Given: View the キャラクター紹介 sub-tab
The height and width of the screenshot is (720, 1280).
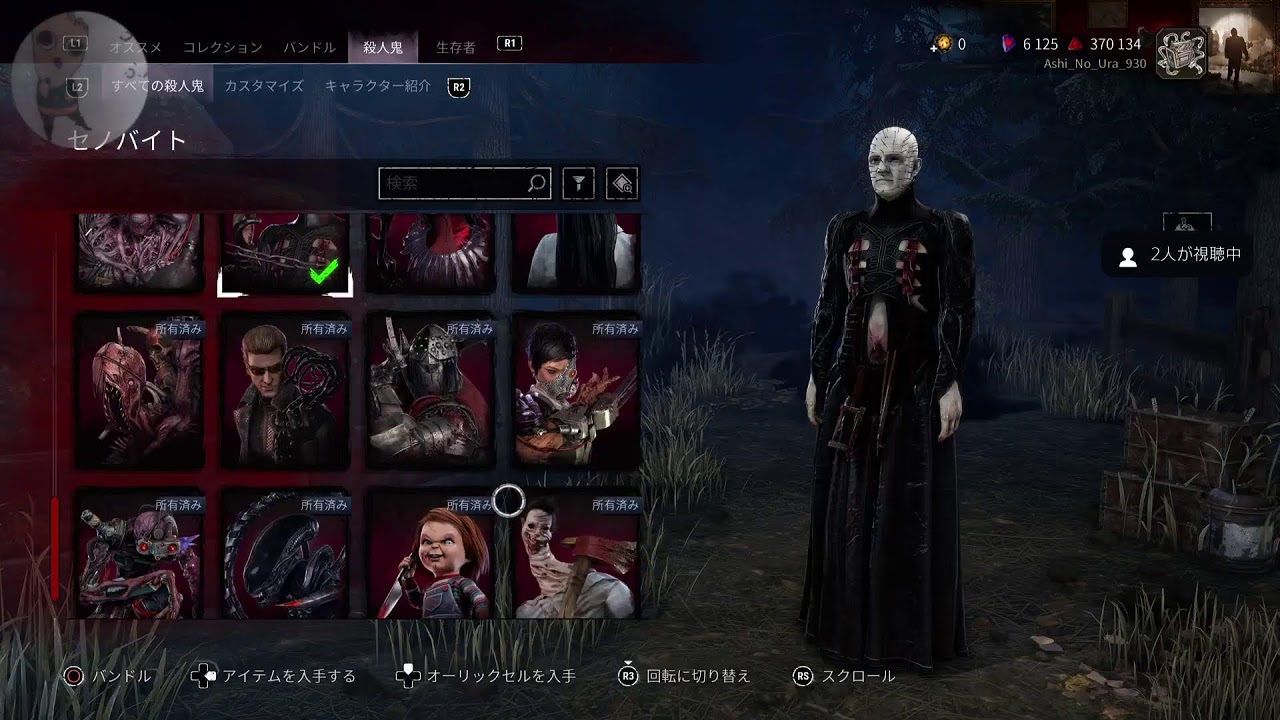Looking at the screenshot, I should tap(377, 86).
